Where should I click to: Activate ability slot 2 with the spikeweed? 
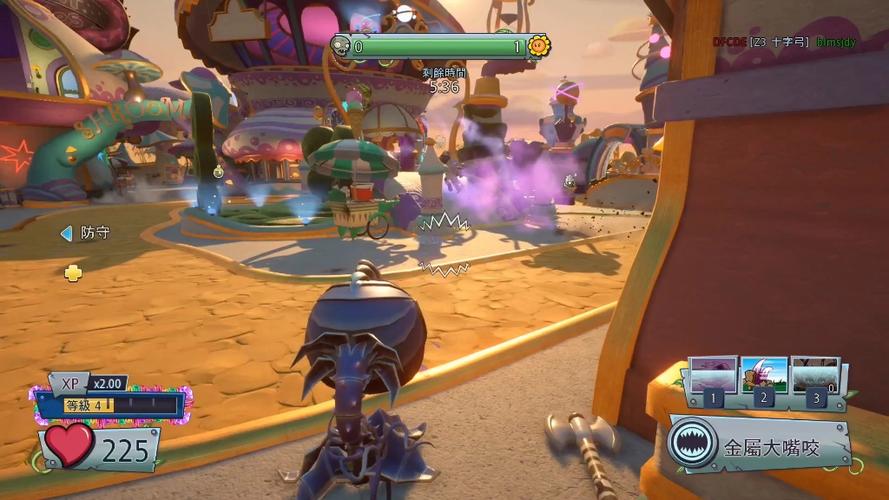click(x=764, y=375)
